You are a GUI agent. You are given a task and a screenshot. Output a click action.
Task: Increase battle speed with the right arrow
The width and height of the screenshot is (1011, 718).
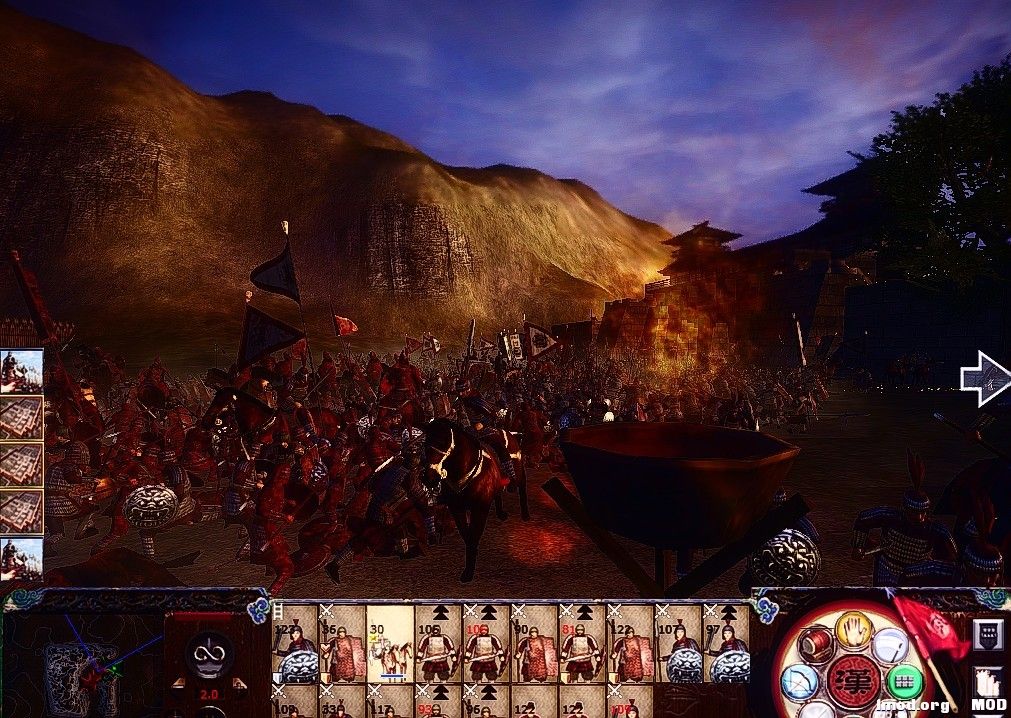239,684
